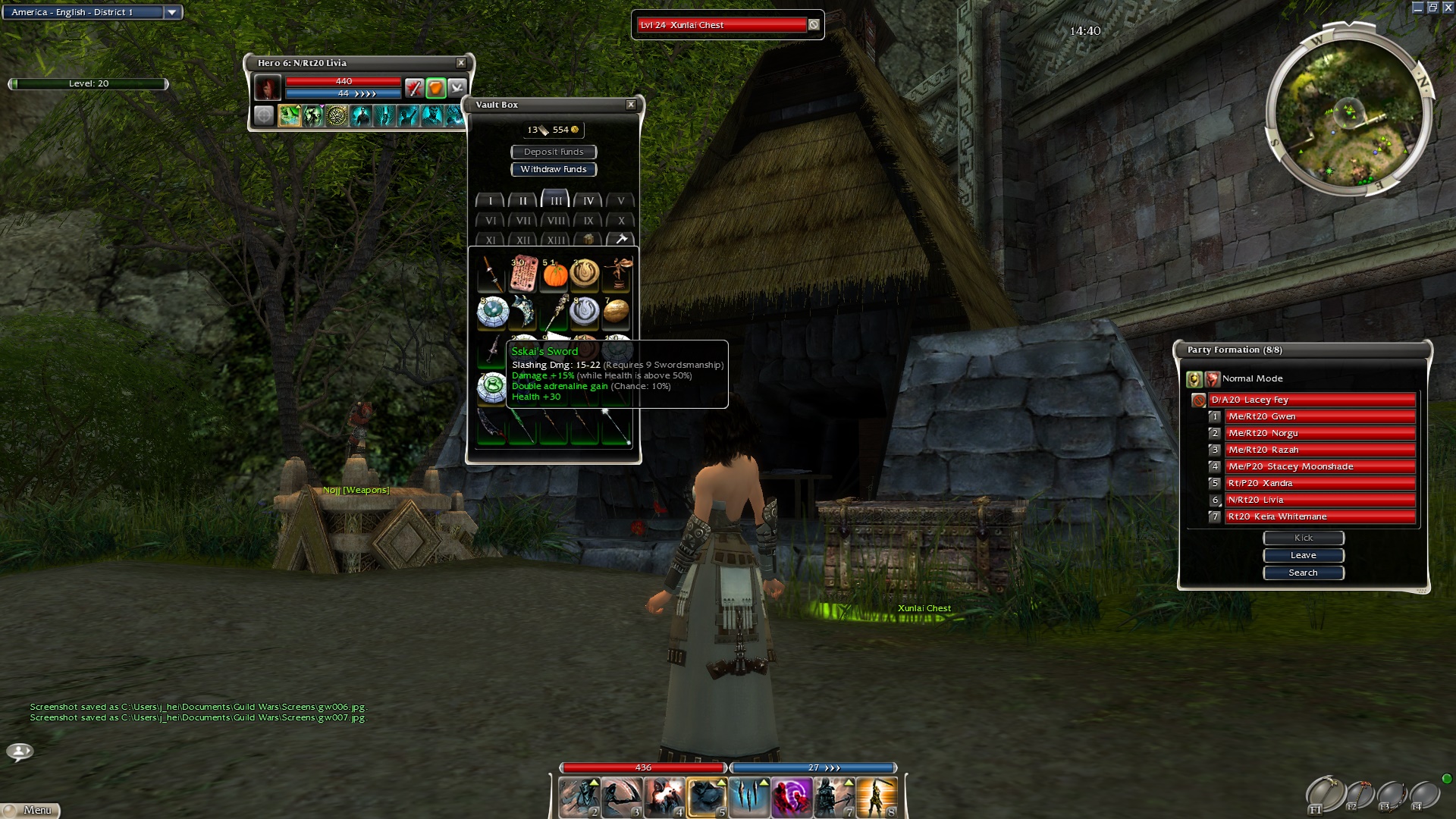The width and height of the screenshot is (1456, 819).
Task: Set hero Livia to guard behavior
Action: 435,88
